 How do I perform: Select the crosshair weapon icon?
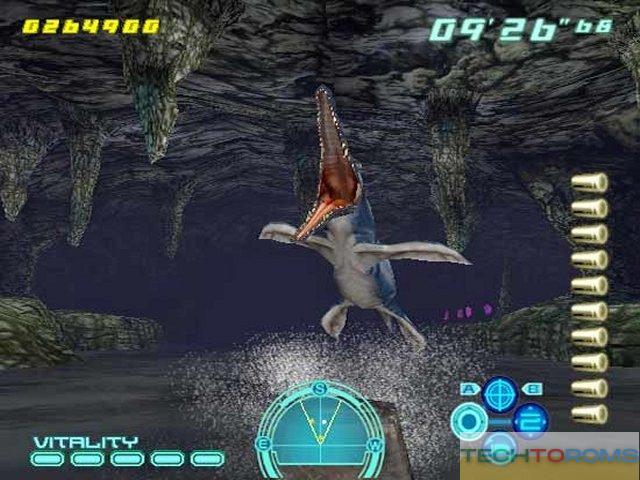(x=499, y=394)
